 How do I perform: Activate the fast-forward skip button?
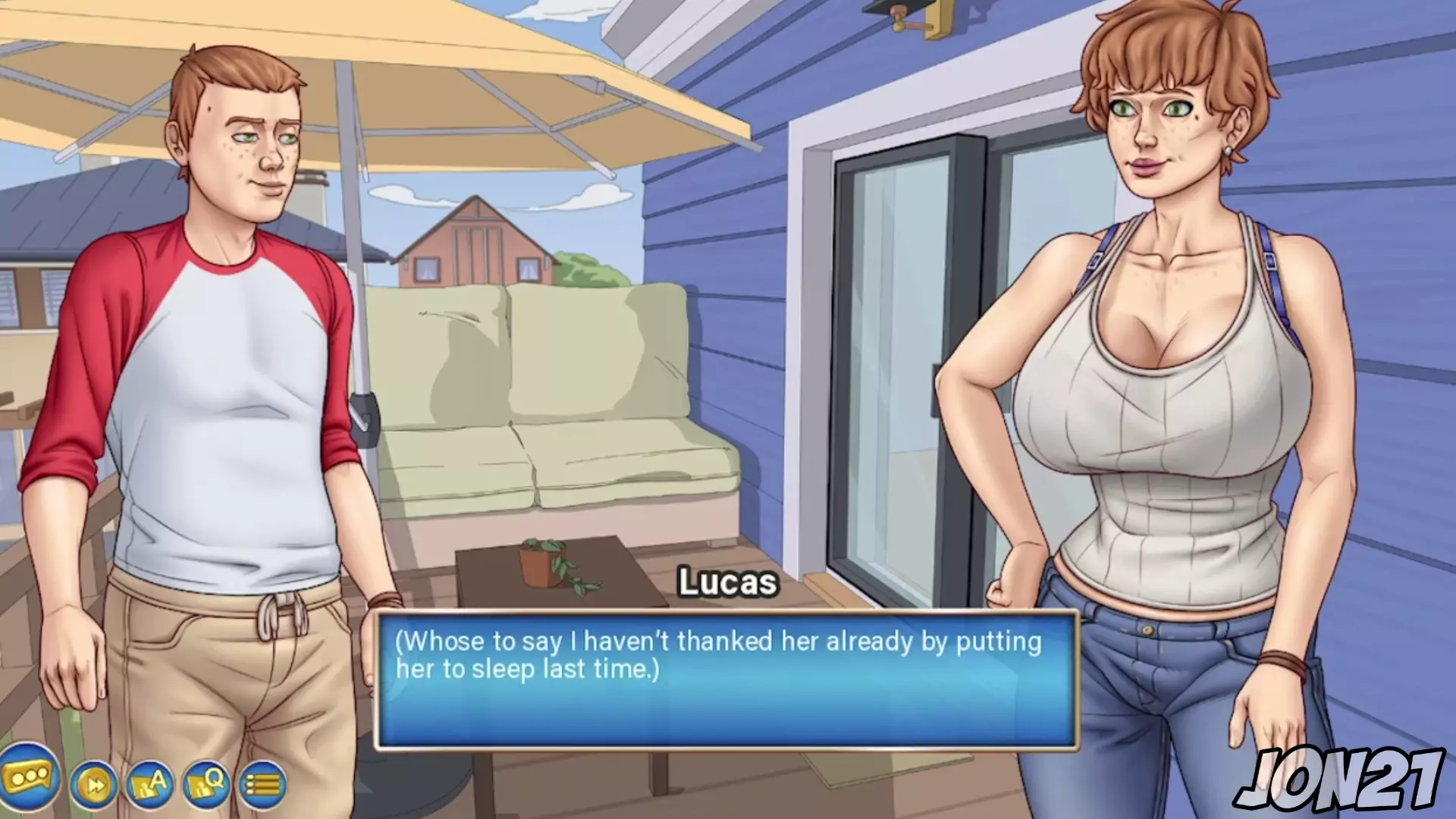(x=95, y=785)
